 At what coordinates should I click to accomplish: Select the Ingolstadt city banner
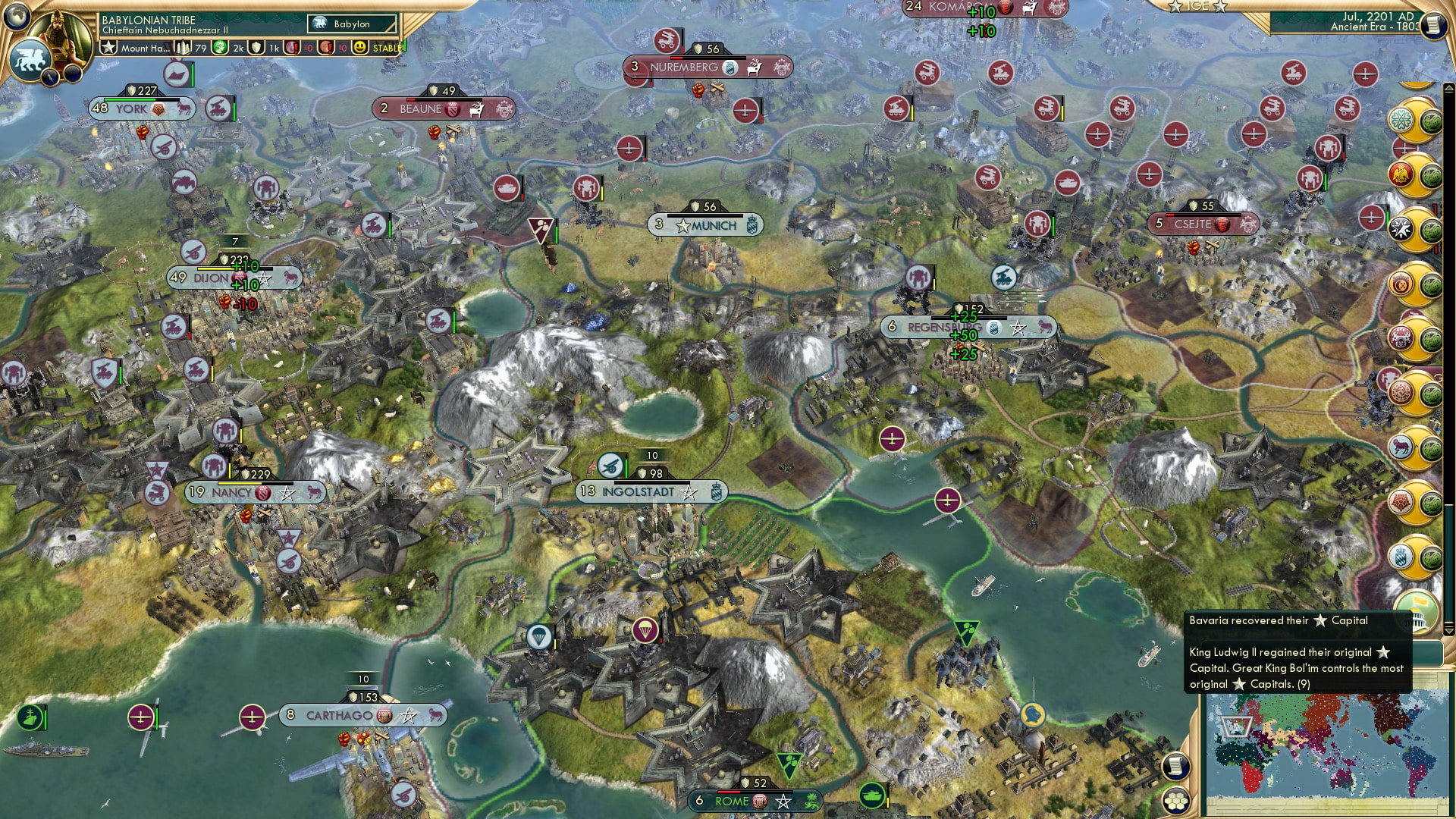pyautogui.click(x=652, y=491)
